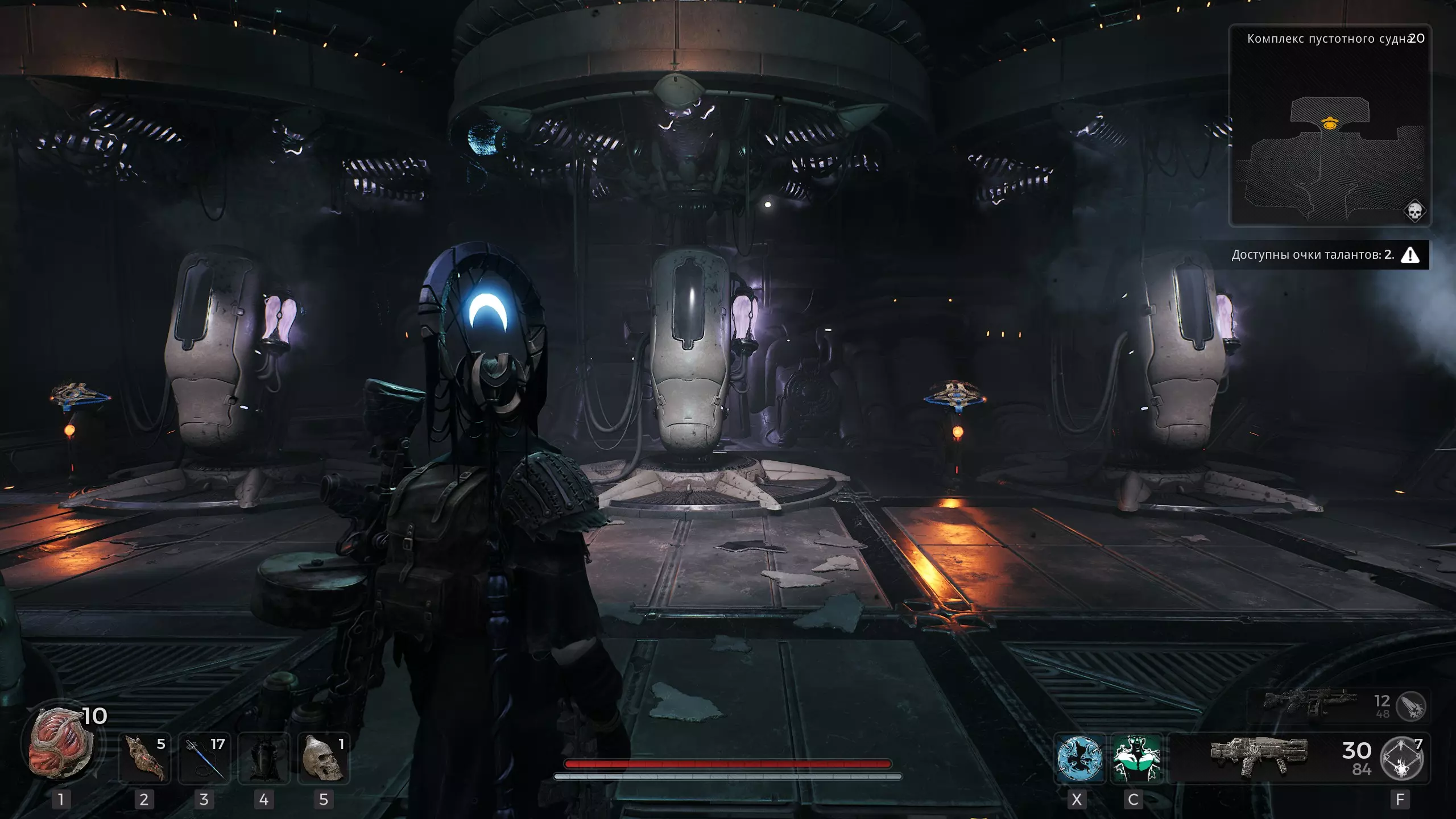This screenshot has width=1456, height=819.
Task: Click the handgun's rocket mod icon
Action: (x=1412, y=706)
